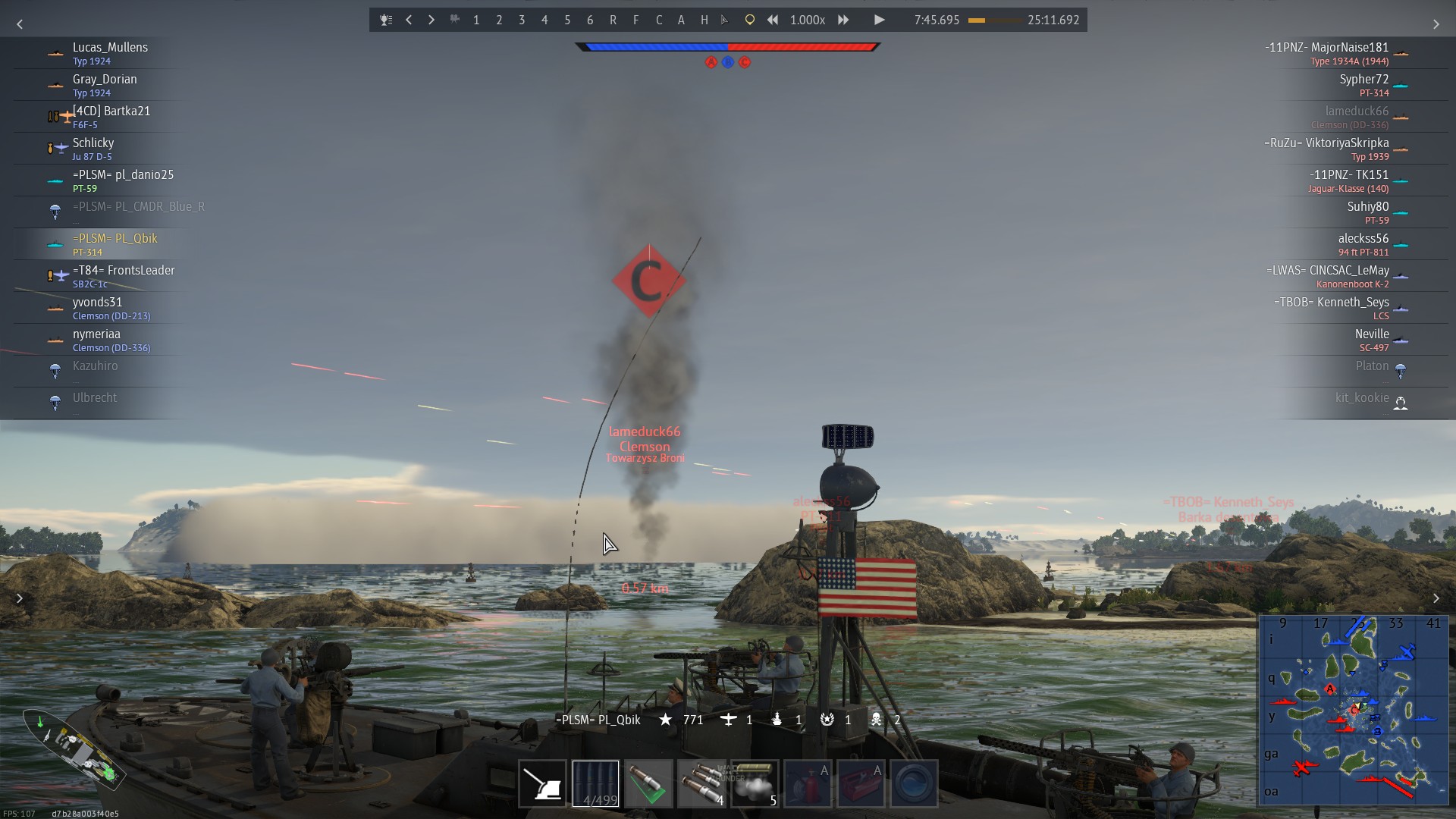Activate the fire extinguisher slot
This screenshot has height=819, width=1456.
click(x=808, y=783)
